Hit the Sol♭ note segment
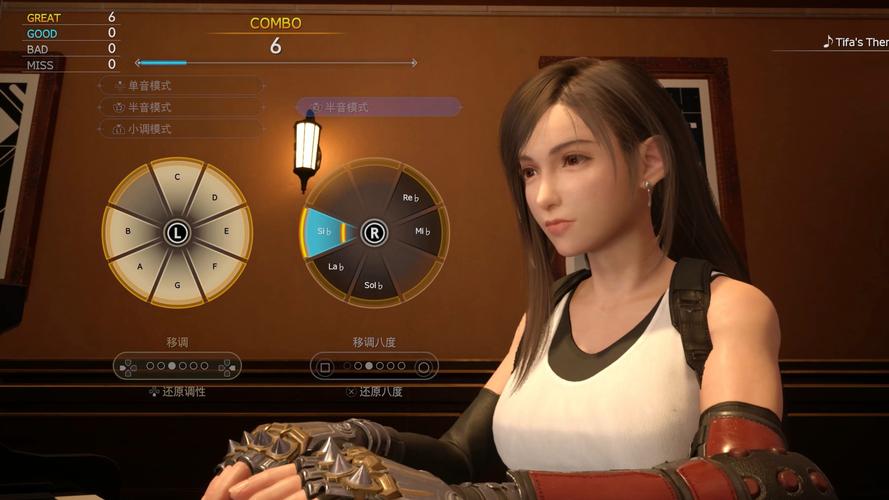 [373, 286]
